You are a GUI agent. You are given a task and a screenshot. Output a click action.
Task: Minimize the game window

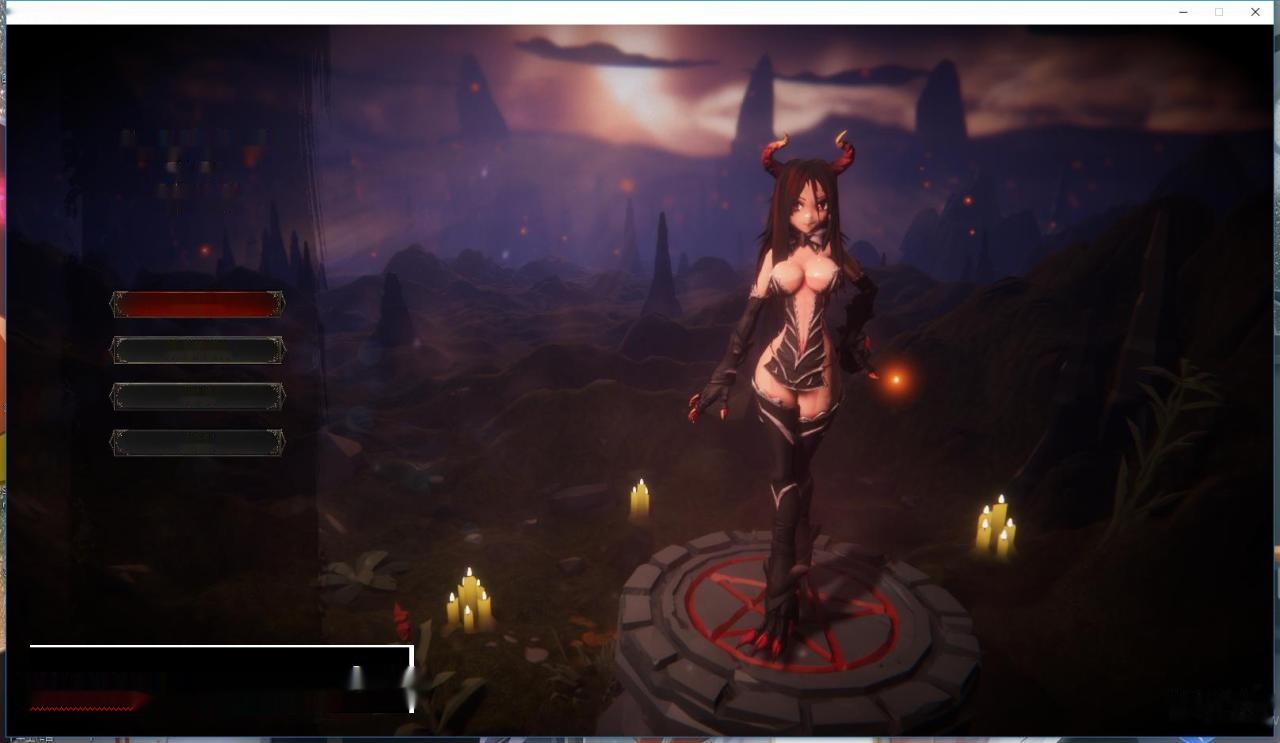tap(1182, 12)
